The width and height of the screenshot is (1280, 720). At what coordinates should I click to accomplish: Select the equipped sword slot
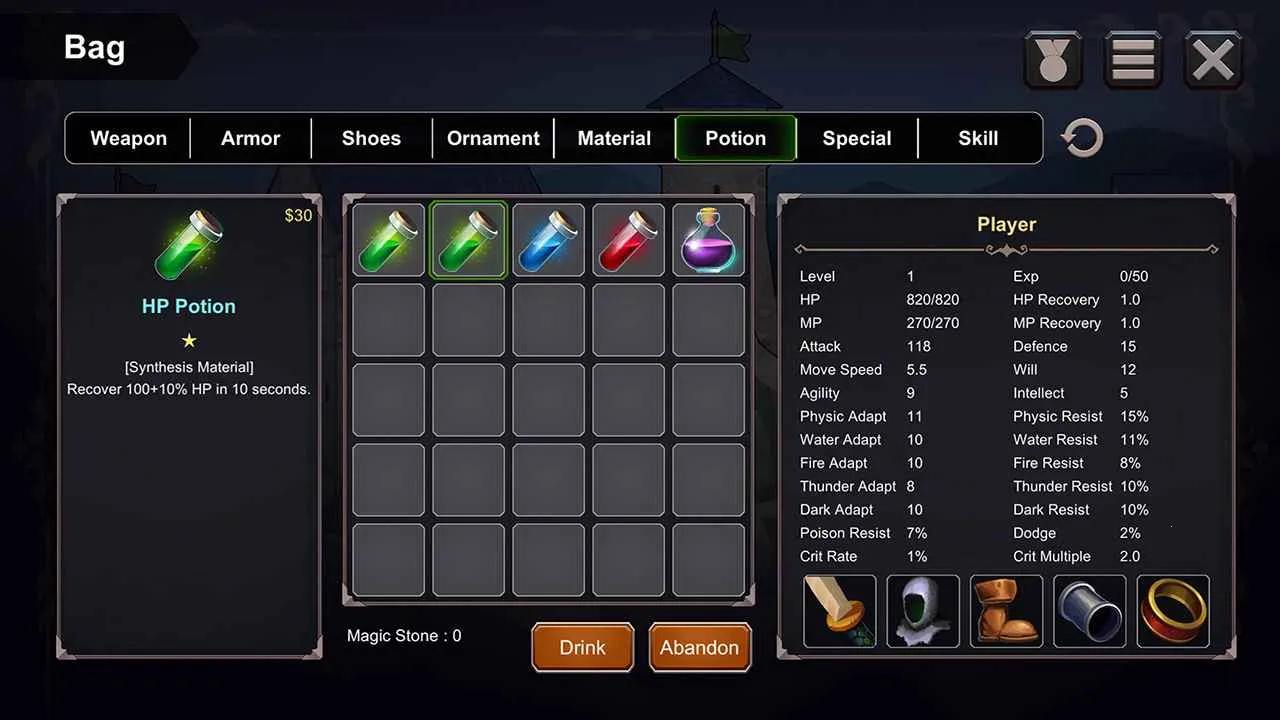pos(840,611)
